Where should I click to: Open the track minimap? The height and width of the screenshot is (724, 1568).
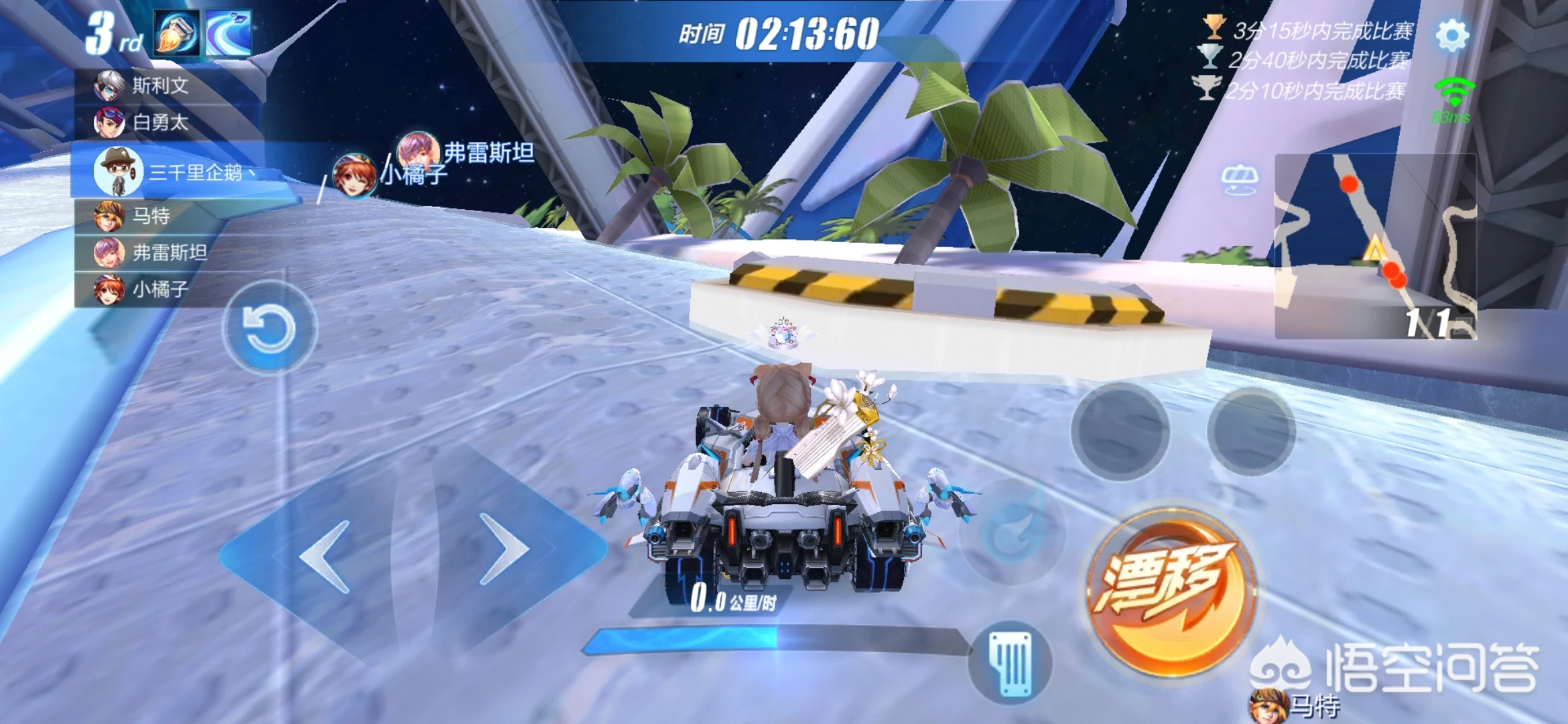click(x=1375, y=245)
